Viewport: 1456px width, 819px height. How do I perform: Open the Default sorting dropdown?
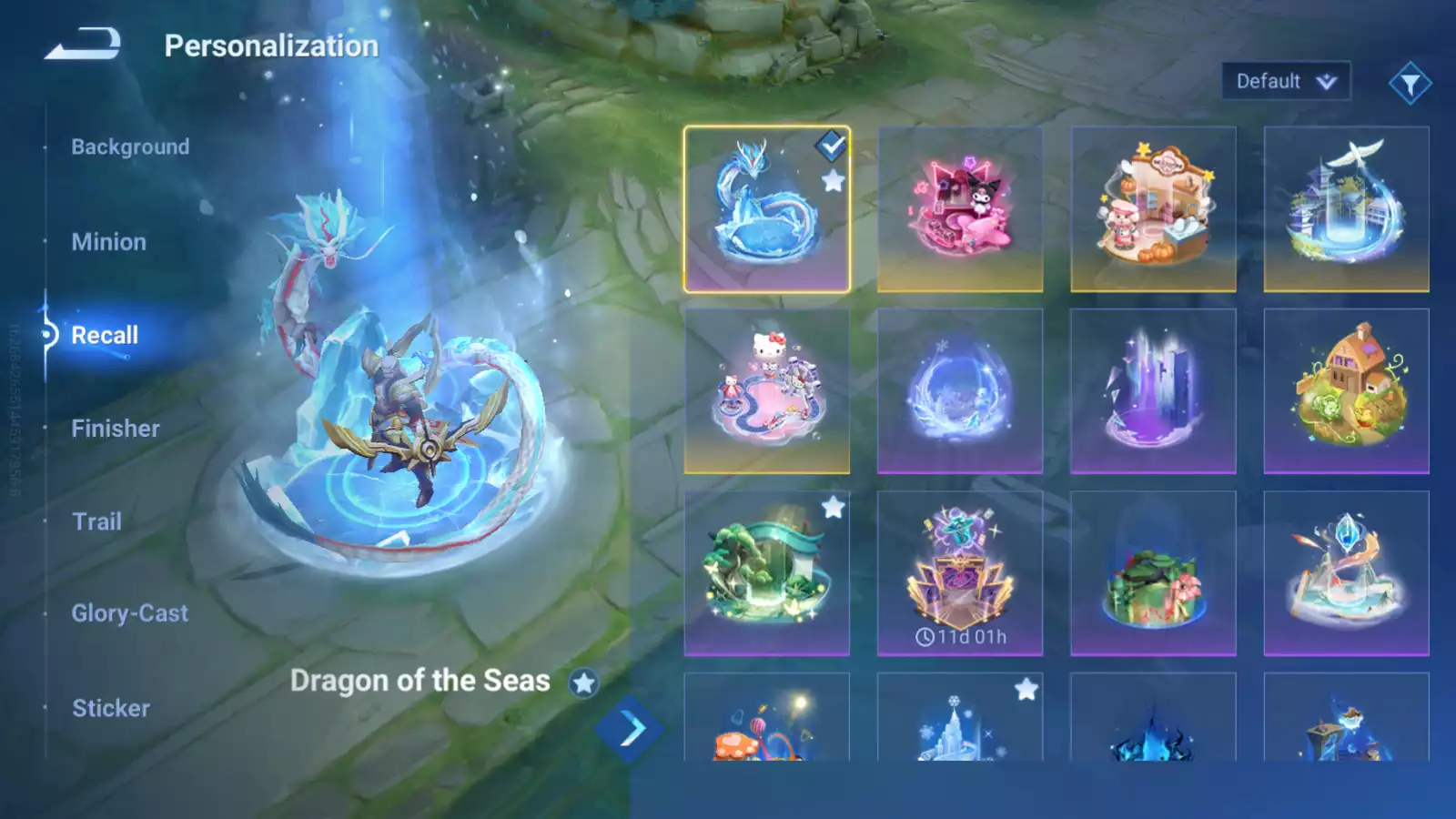pyautogui.click(x=1286, y=81)
